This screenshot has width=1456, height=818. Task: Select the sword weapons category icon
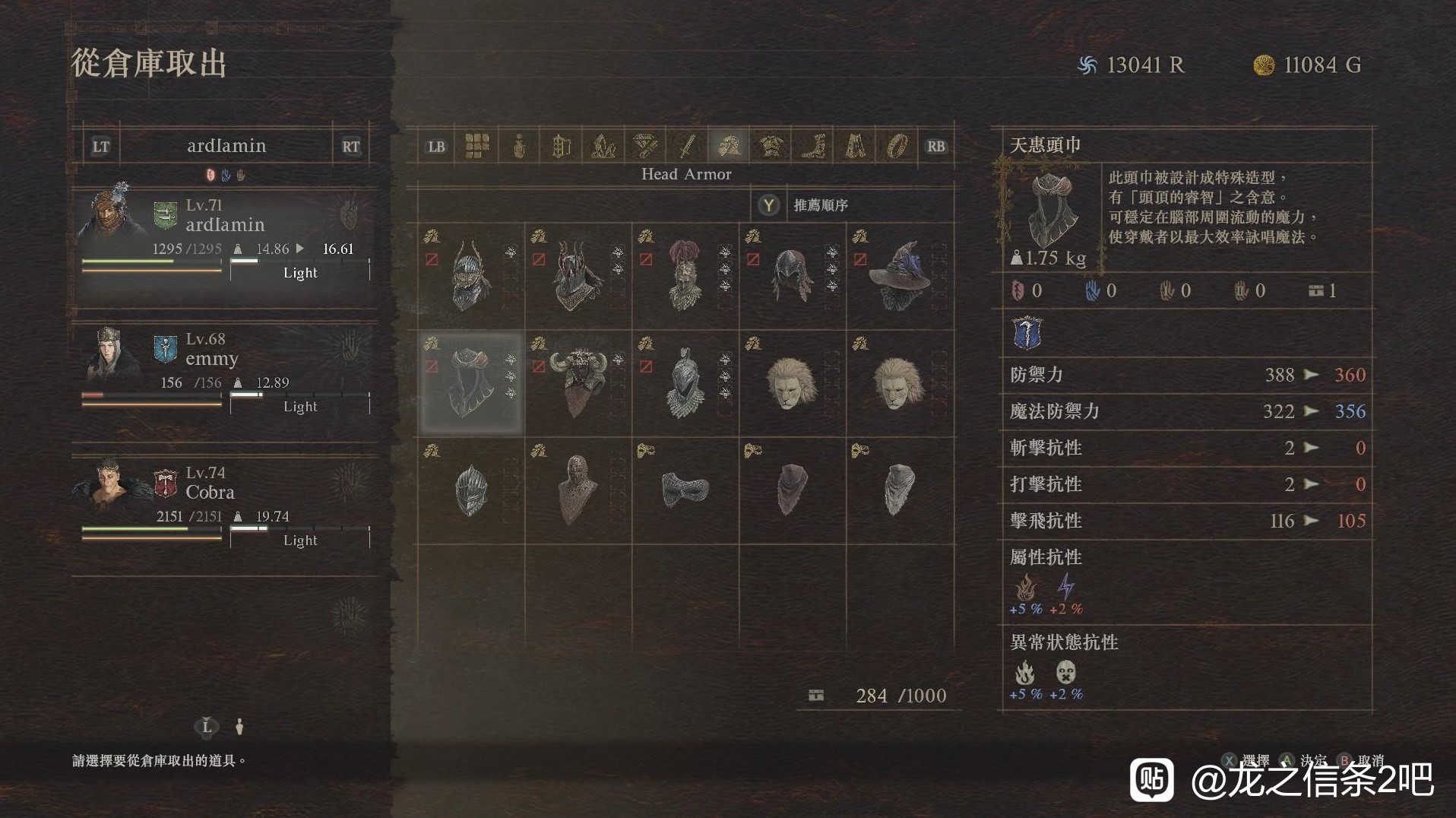click(686, 145)
